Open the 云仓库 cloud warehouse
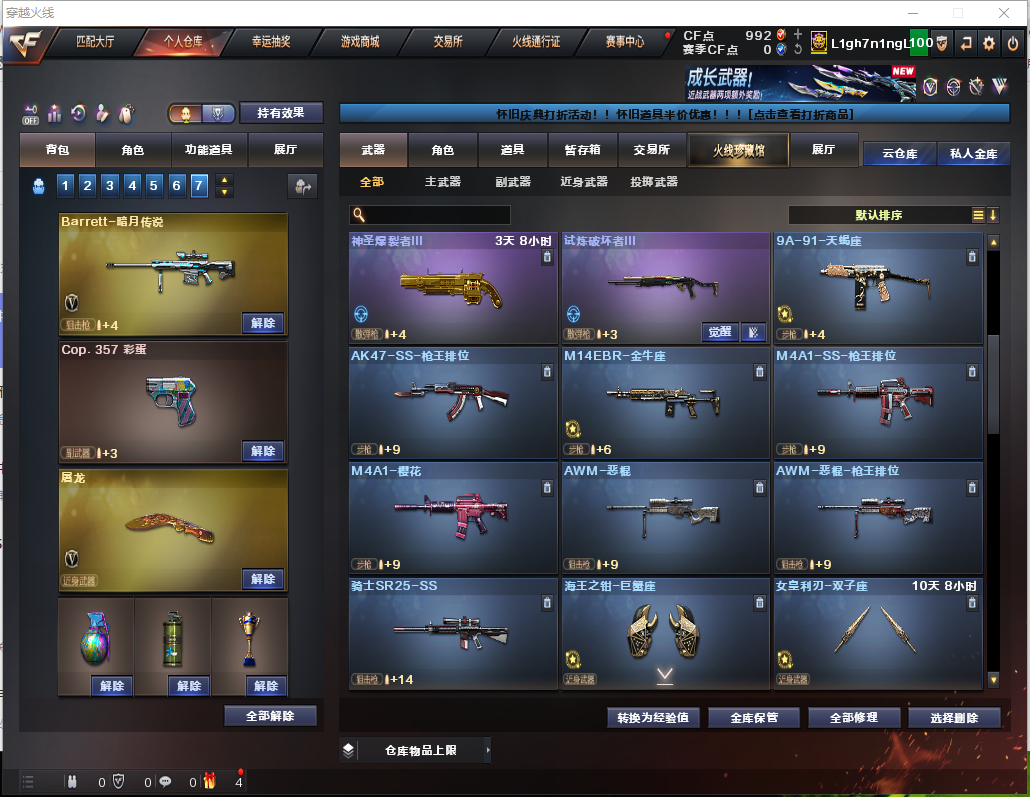Screen dimensions: 1030x797 click(899, 154)
